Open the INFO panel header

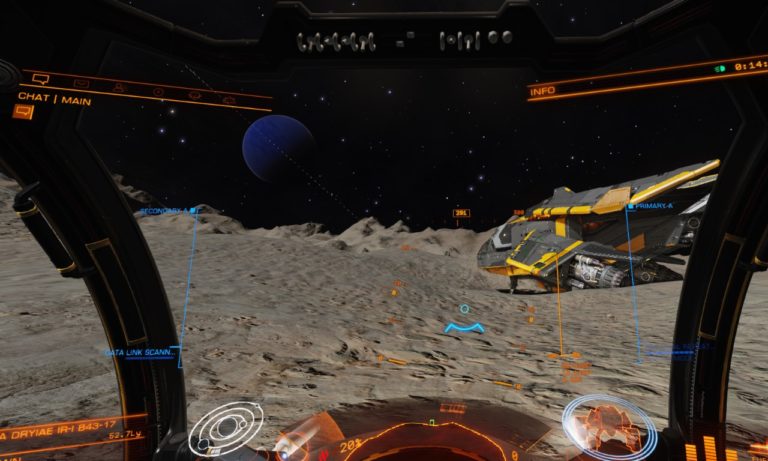pyautogui.click(x=543, y=91)
